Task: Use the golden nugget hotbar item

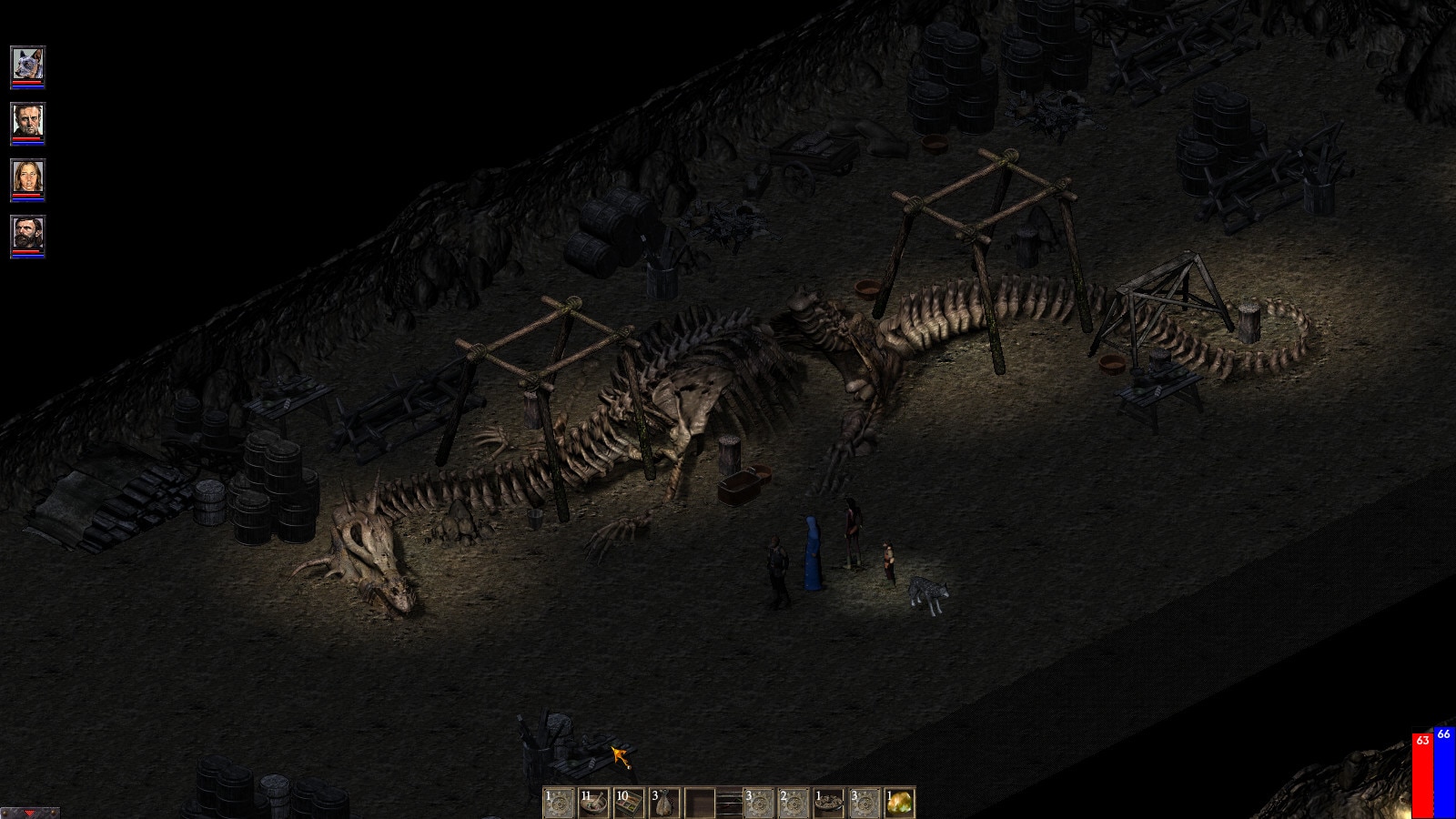Action: [x=899, y=803]
